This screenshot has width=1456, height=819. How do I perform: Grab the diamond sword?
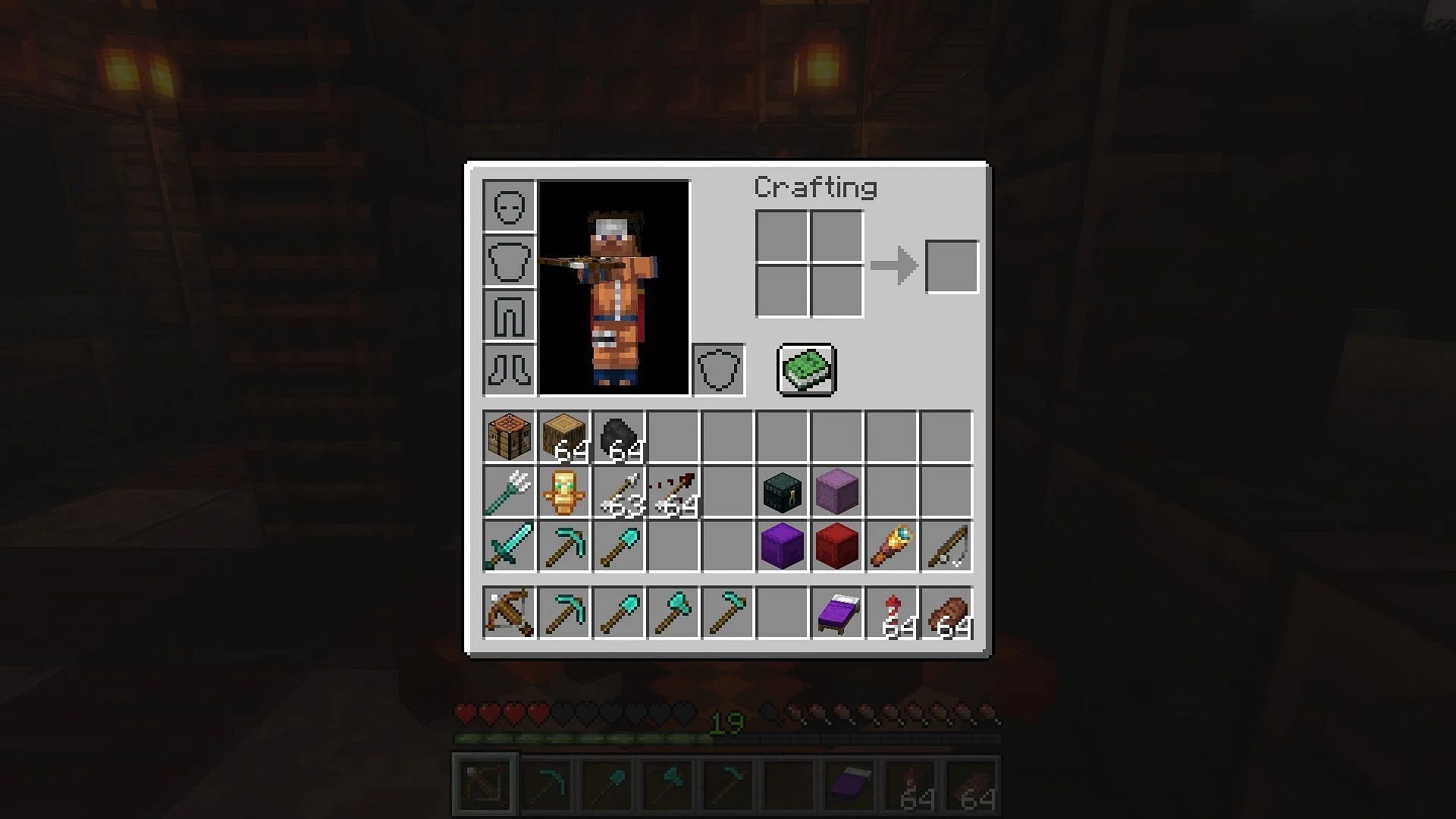pos(508,544)
